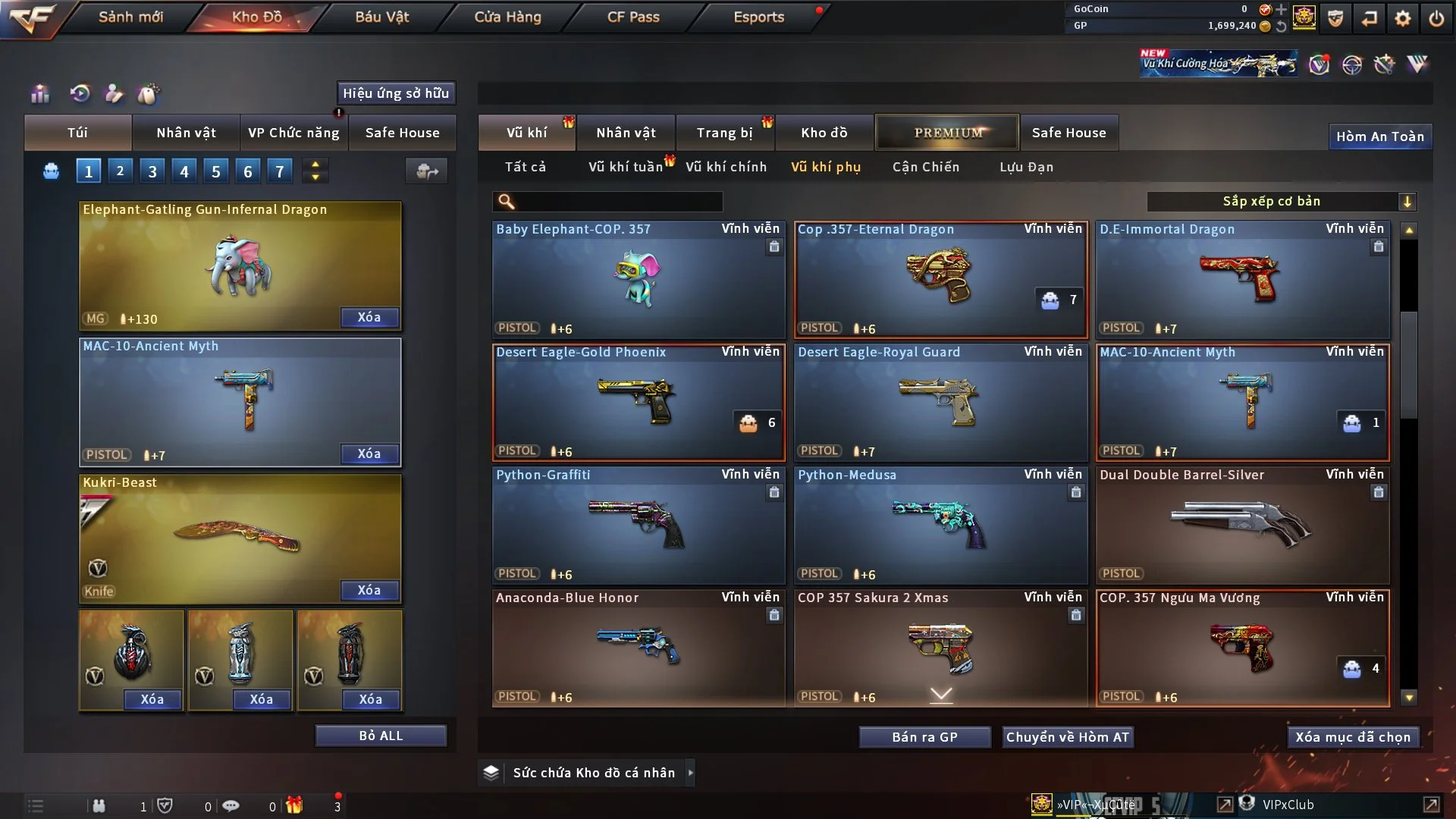Open the Sảnh mới lobby menu
The image size is (1456, 819).
(x=130, y=17)
